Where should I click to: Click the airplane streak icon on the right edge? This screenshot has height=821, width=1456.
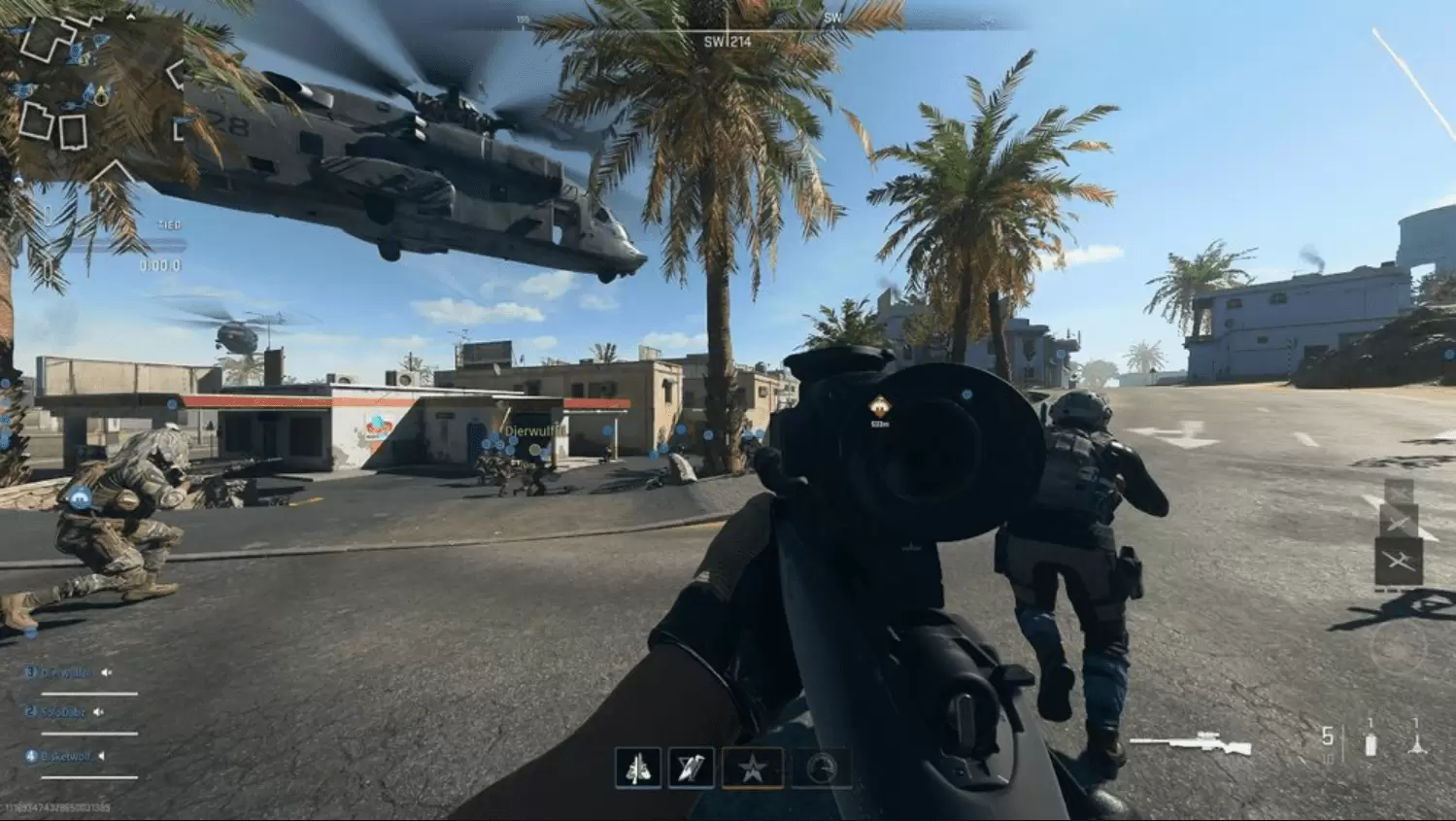[1400, 559]
